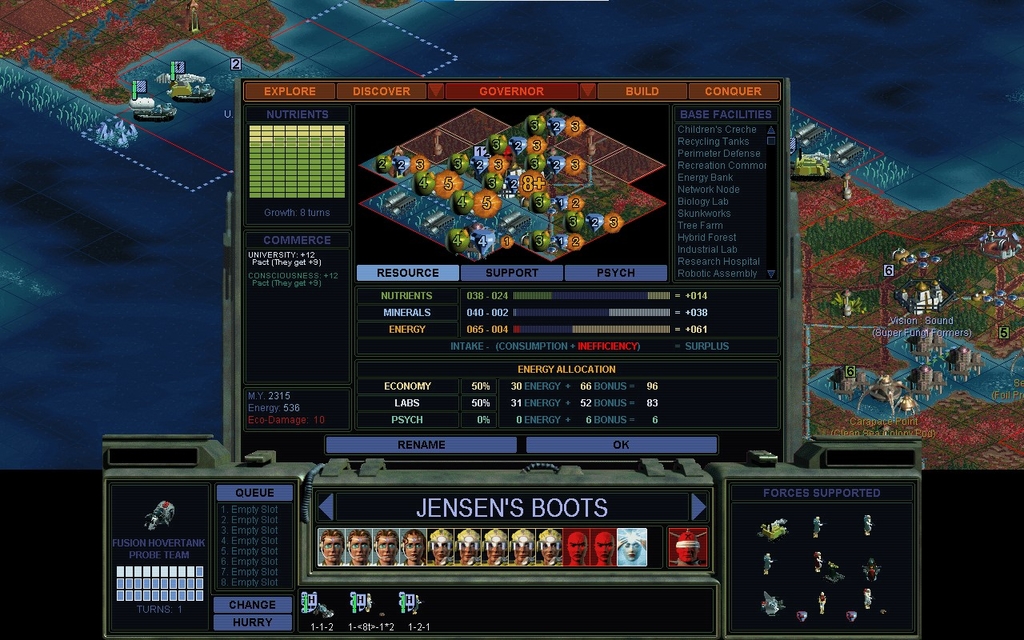
Task: Go to the previous base arrow
Action: click(325, 507)
